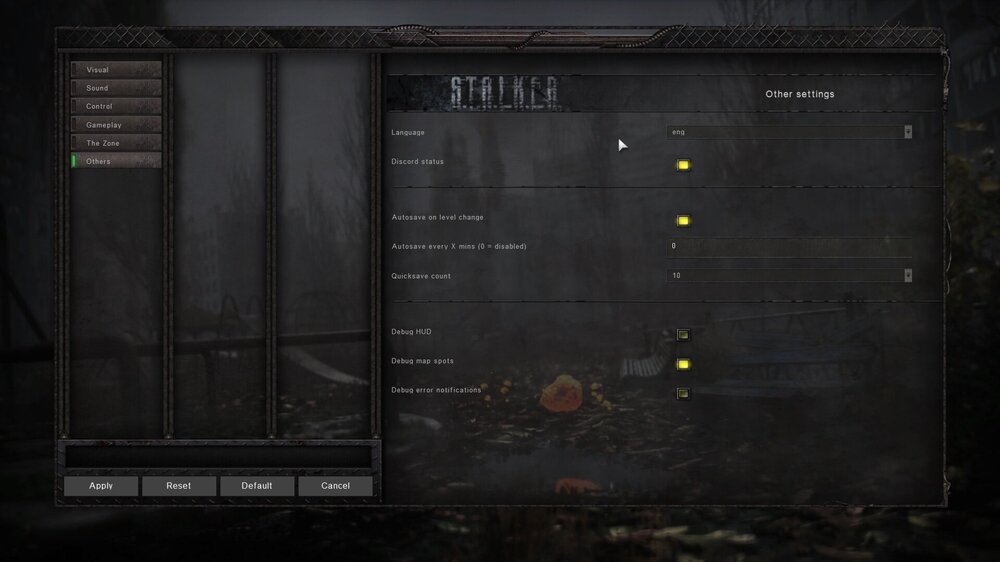
Task: Click the autosave minutes slider
Action: pyautogui.click(x=789, y=246)
